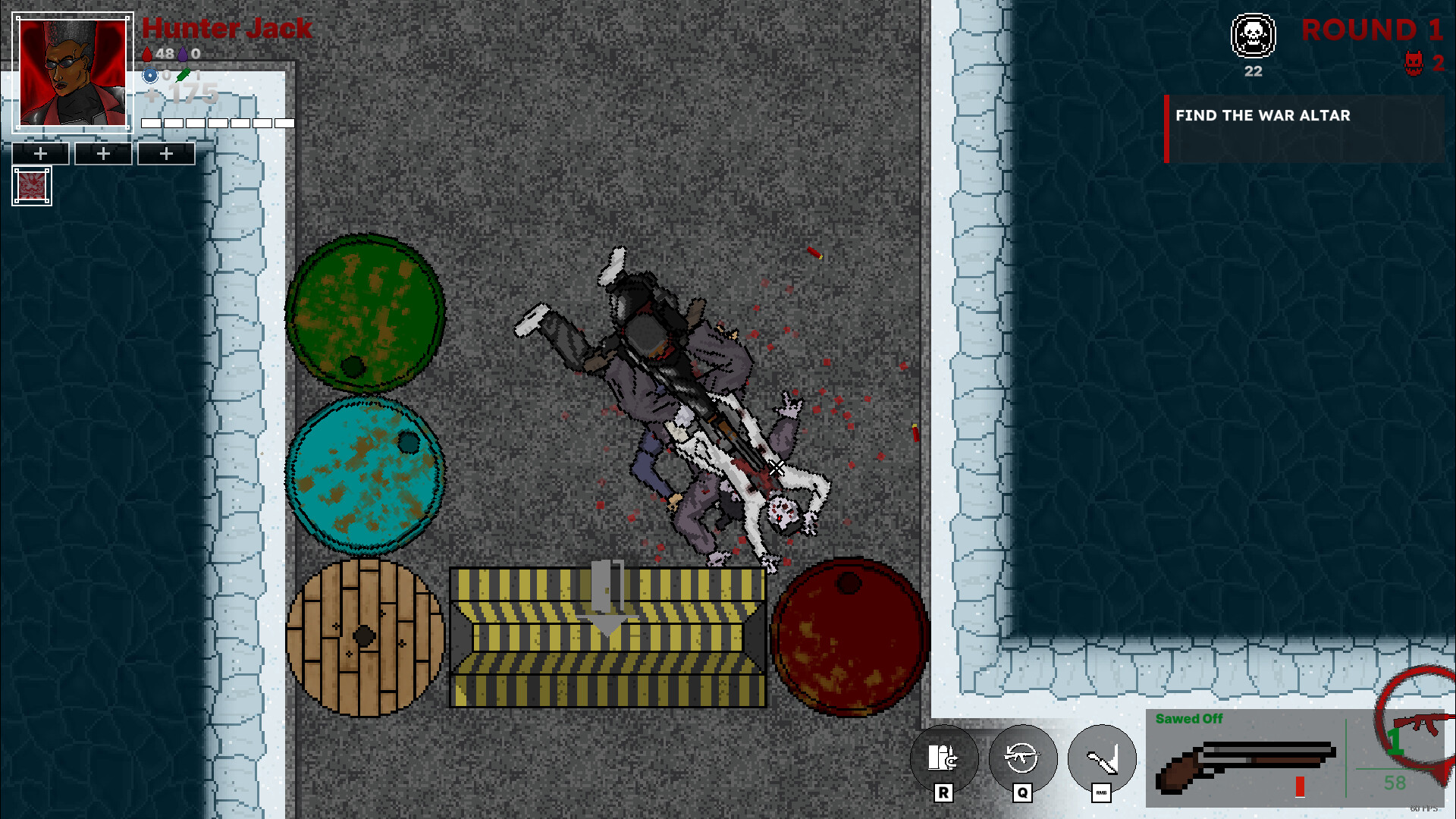
Task: Click the first + upgrade button
Action: point(39,153)
